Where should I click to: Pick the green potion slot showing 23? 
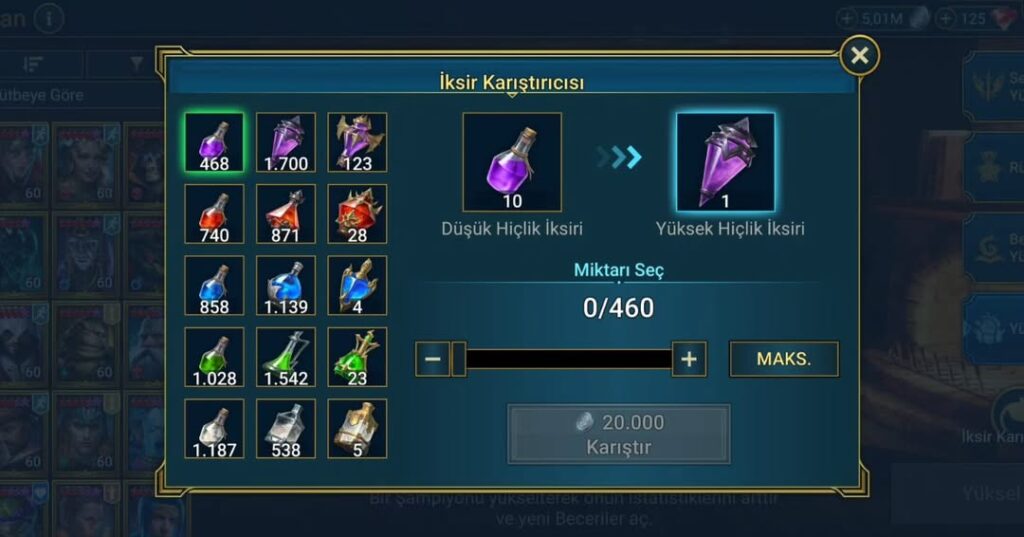[357, 357]
